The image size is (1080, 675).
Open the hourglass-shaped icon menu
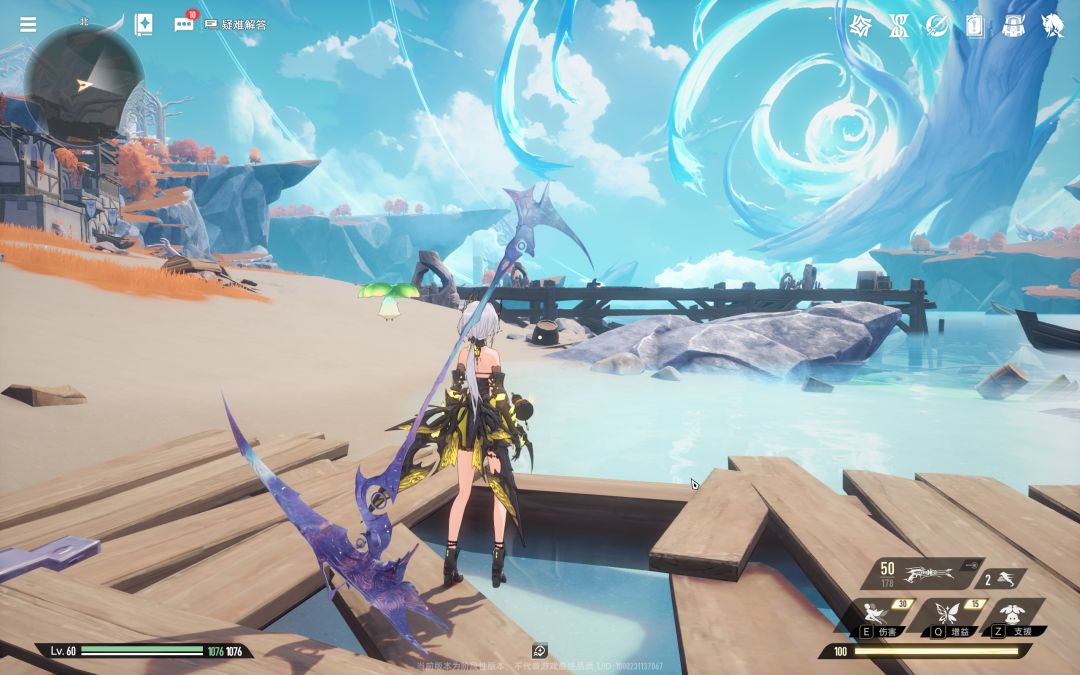pos(899,26)
